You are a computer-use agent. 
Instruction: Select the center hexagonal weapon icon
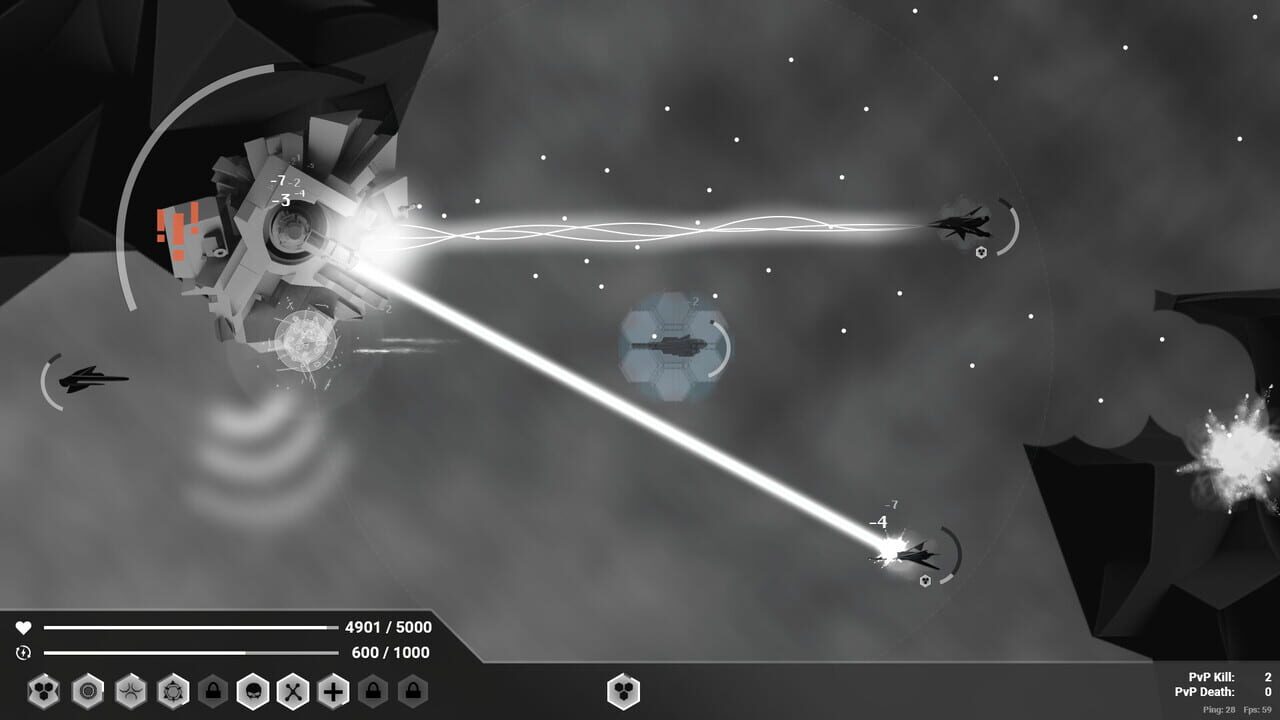point(625,691)
